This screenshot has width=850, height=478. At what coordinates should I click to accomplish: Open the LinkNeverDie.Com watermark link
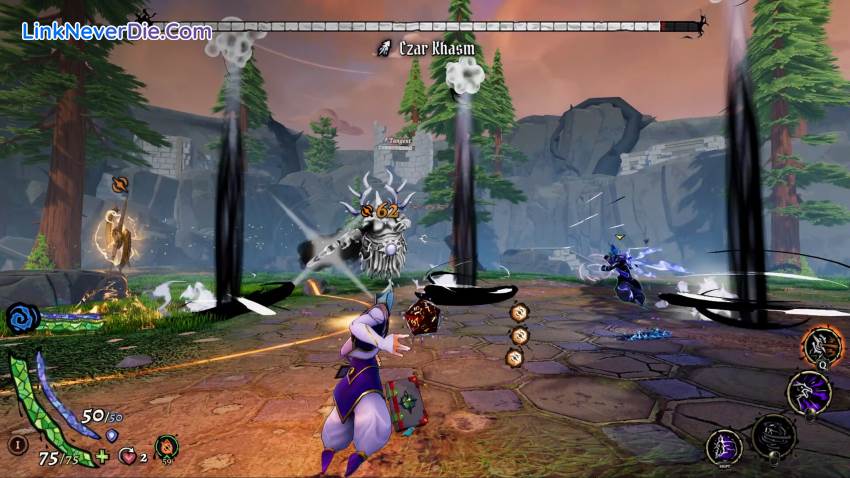tap(117, 31)
